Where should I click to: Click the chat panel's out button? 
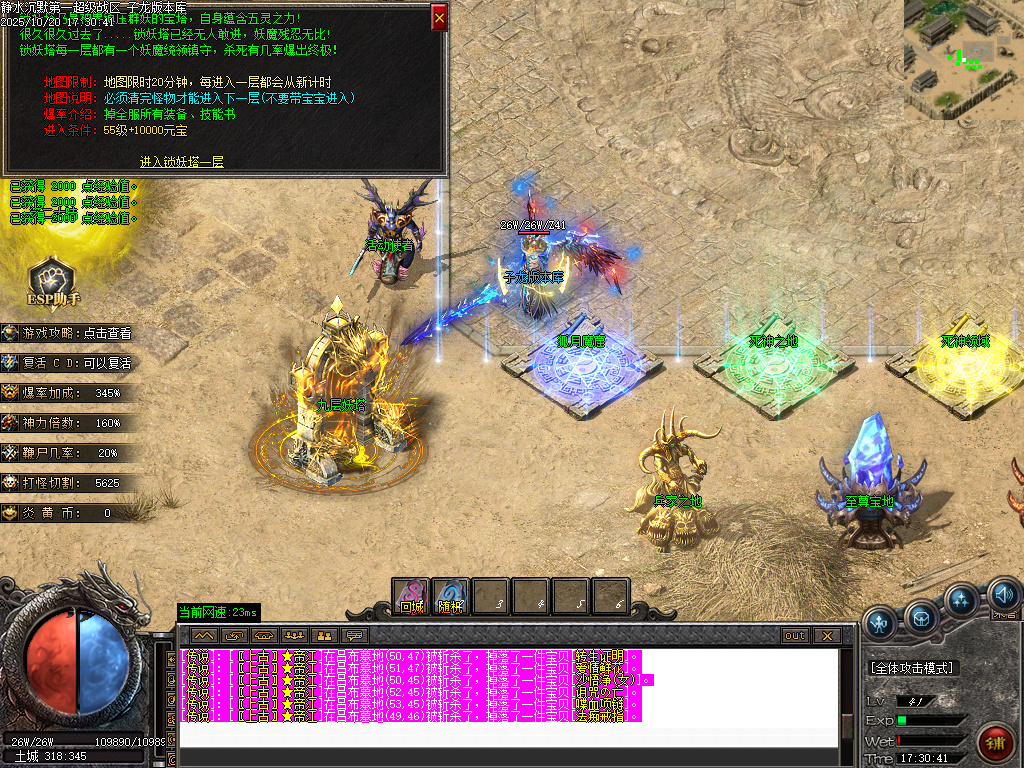795,636
